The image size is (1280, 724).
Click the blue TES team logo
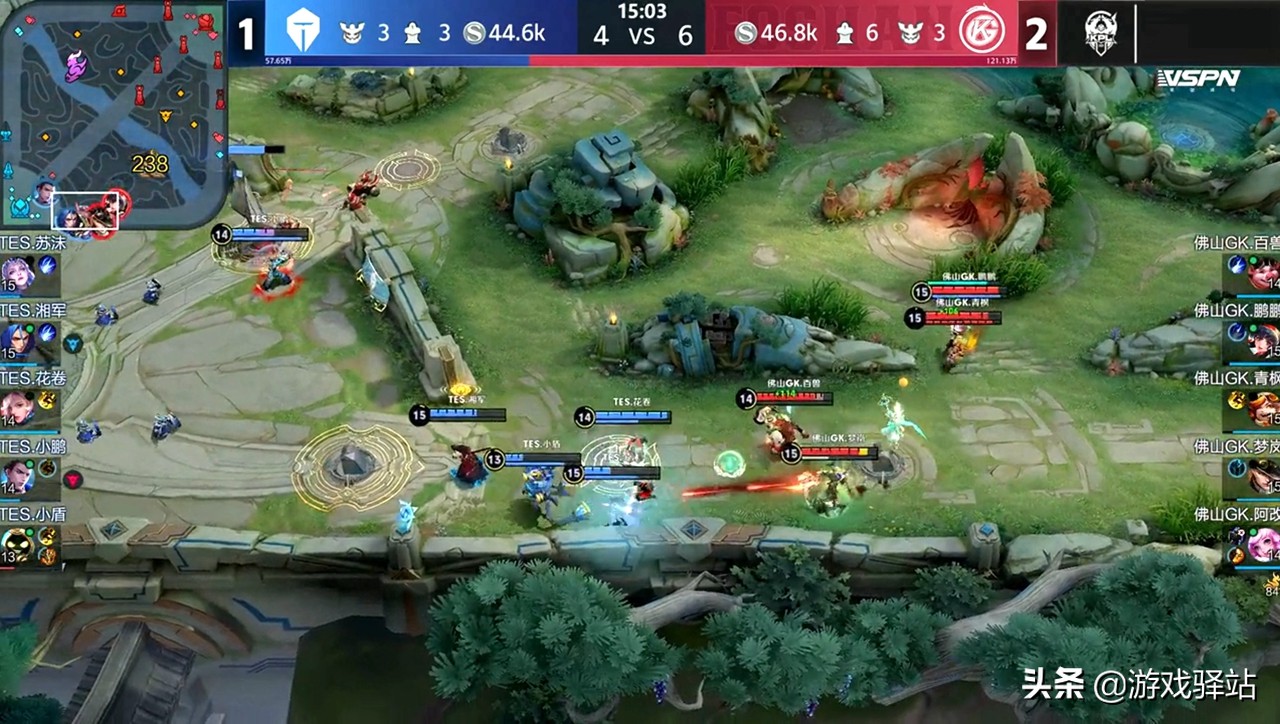pos(302,33)
